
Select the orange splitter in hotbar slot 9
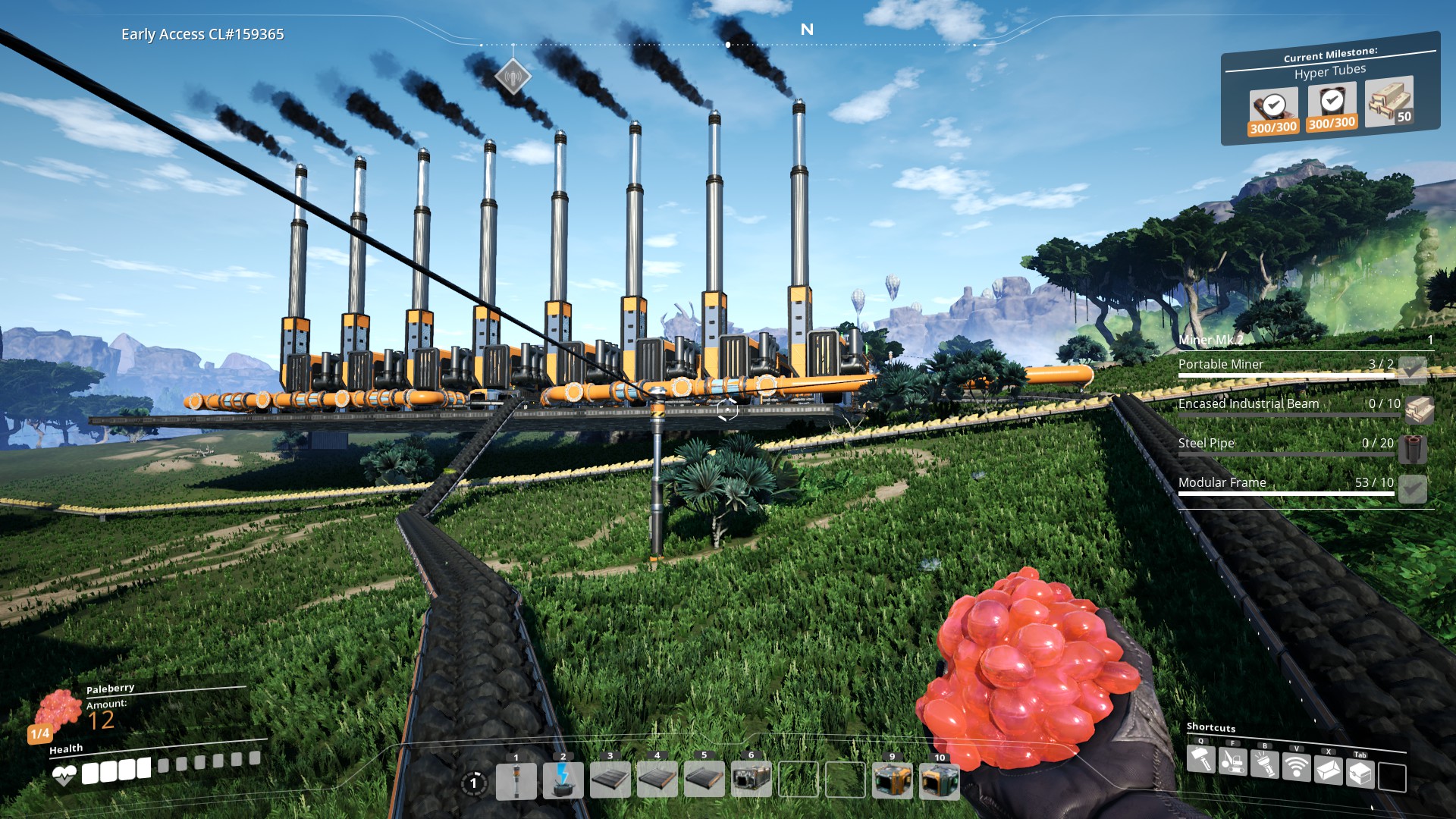coord(892,781)
